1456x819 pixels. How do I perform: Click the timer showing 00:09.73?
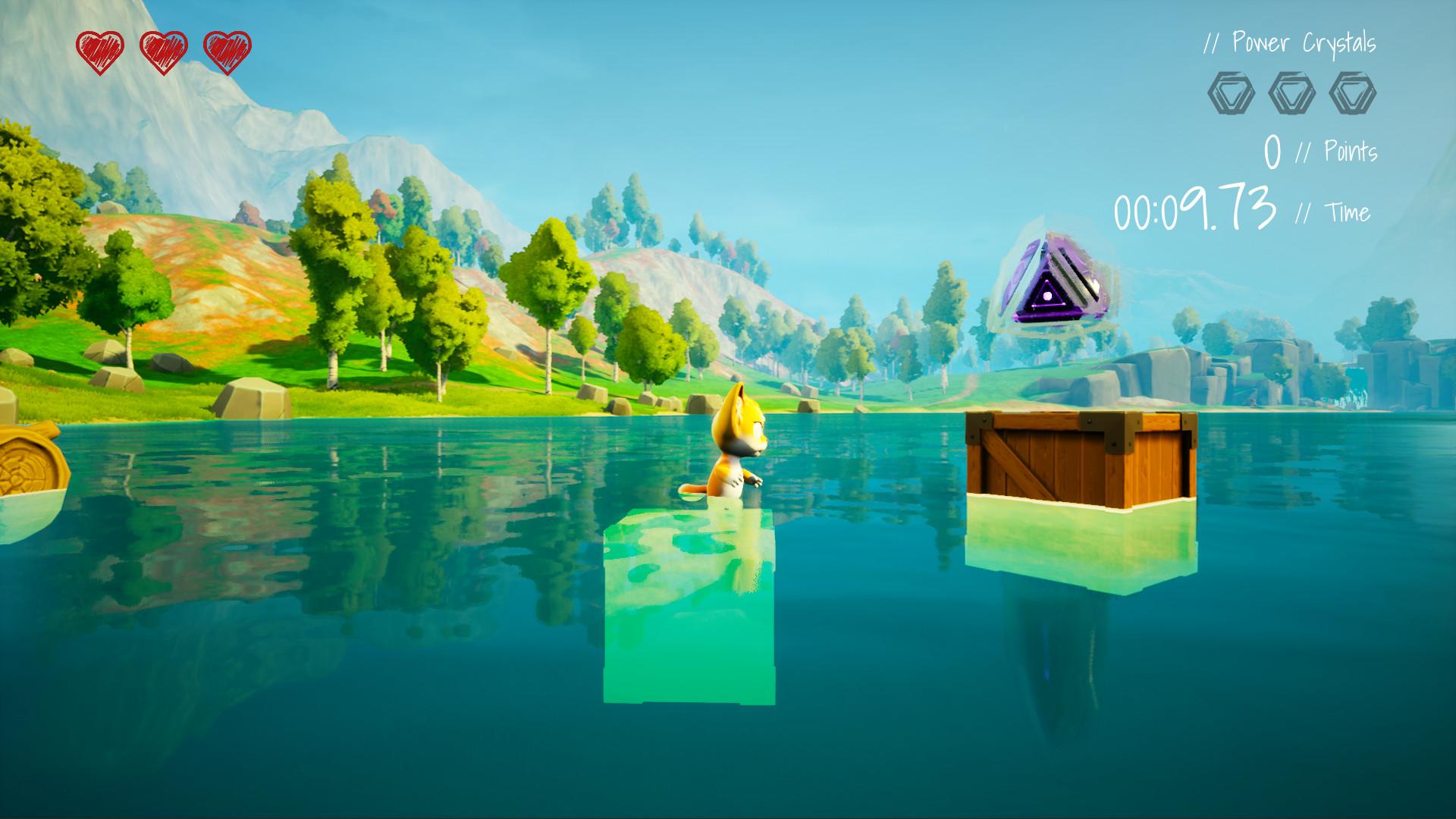coord(1196,209)
